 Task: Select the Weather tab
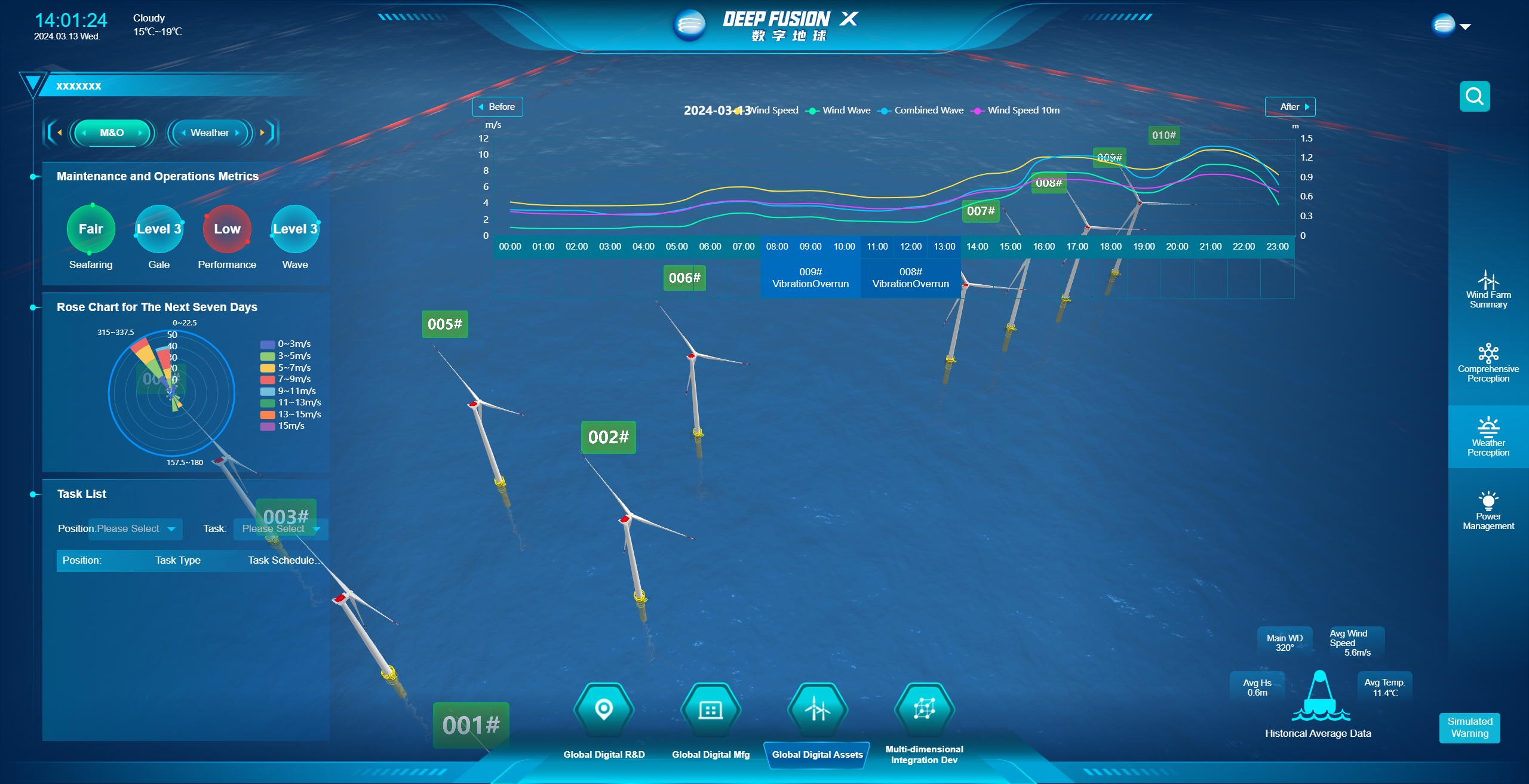coord(210,133)
